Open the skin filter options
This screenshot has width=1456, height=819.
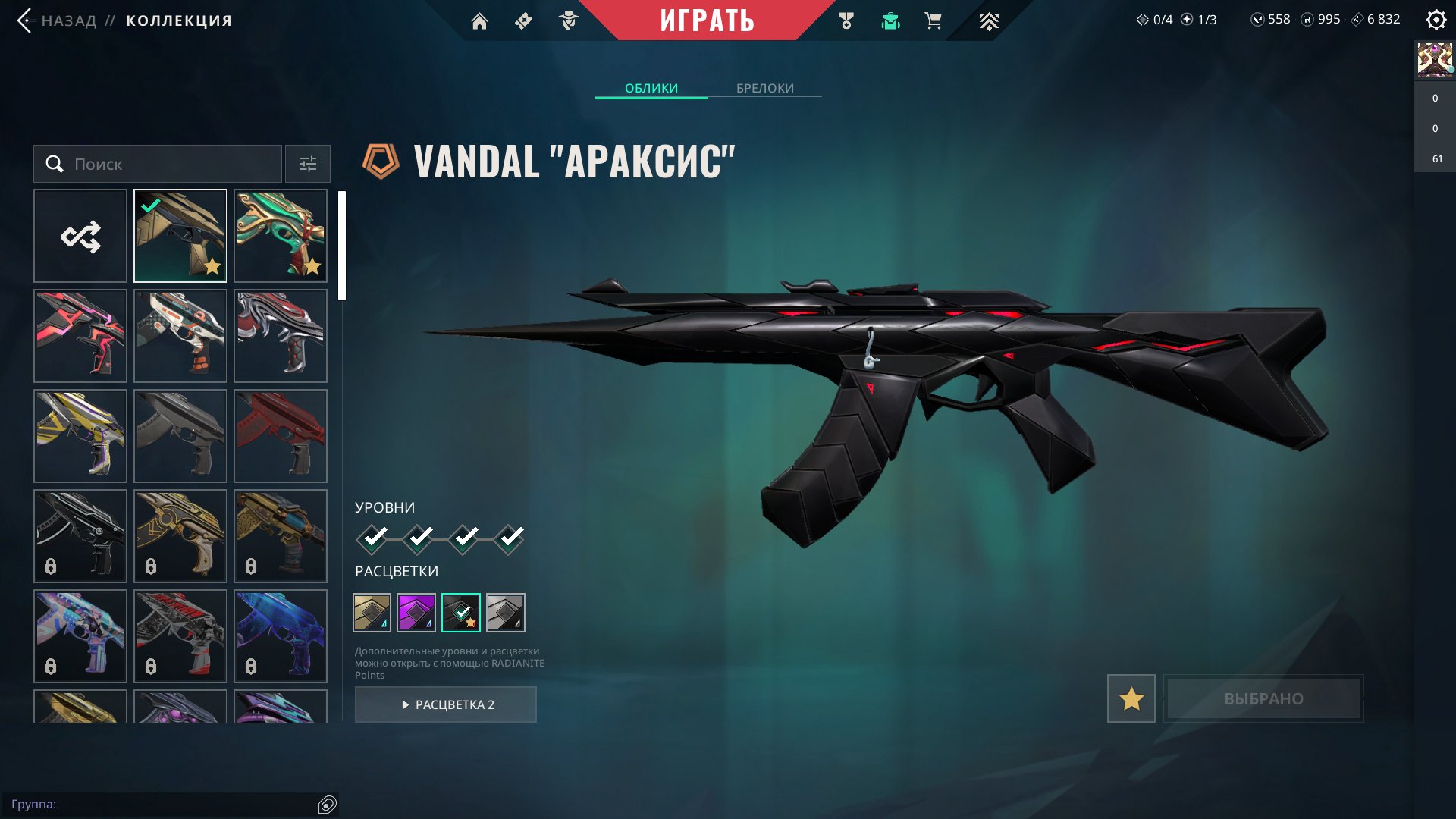coord(307,164)
